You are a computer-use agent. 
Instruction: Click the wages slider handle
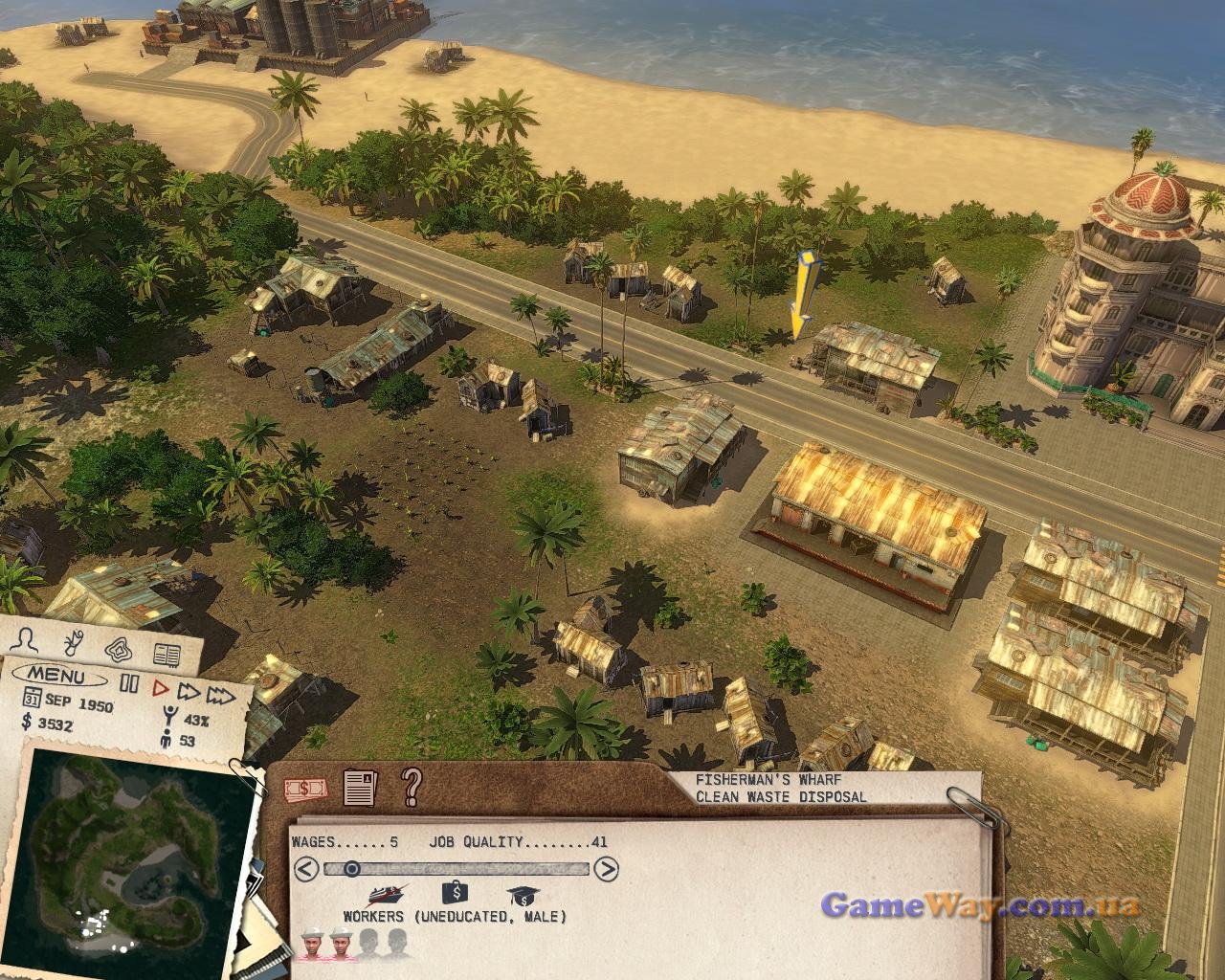click(352, 869)
